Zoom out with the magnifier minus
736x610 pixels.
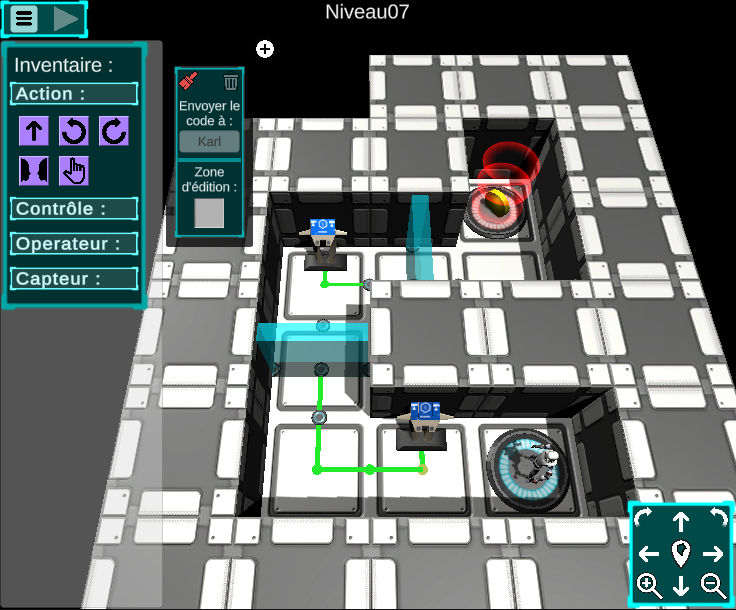pyautogui.click(x=714, y=586)
